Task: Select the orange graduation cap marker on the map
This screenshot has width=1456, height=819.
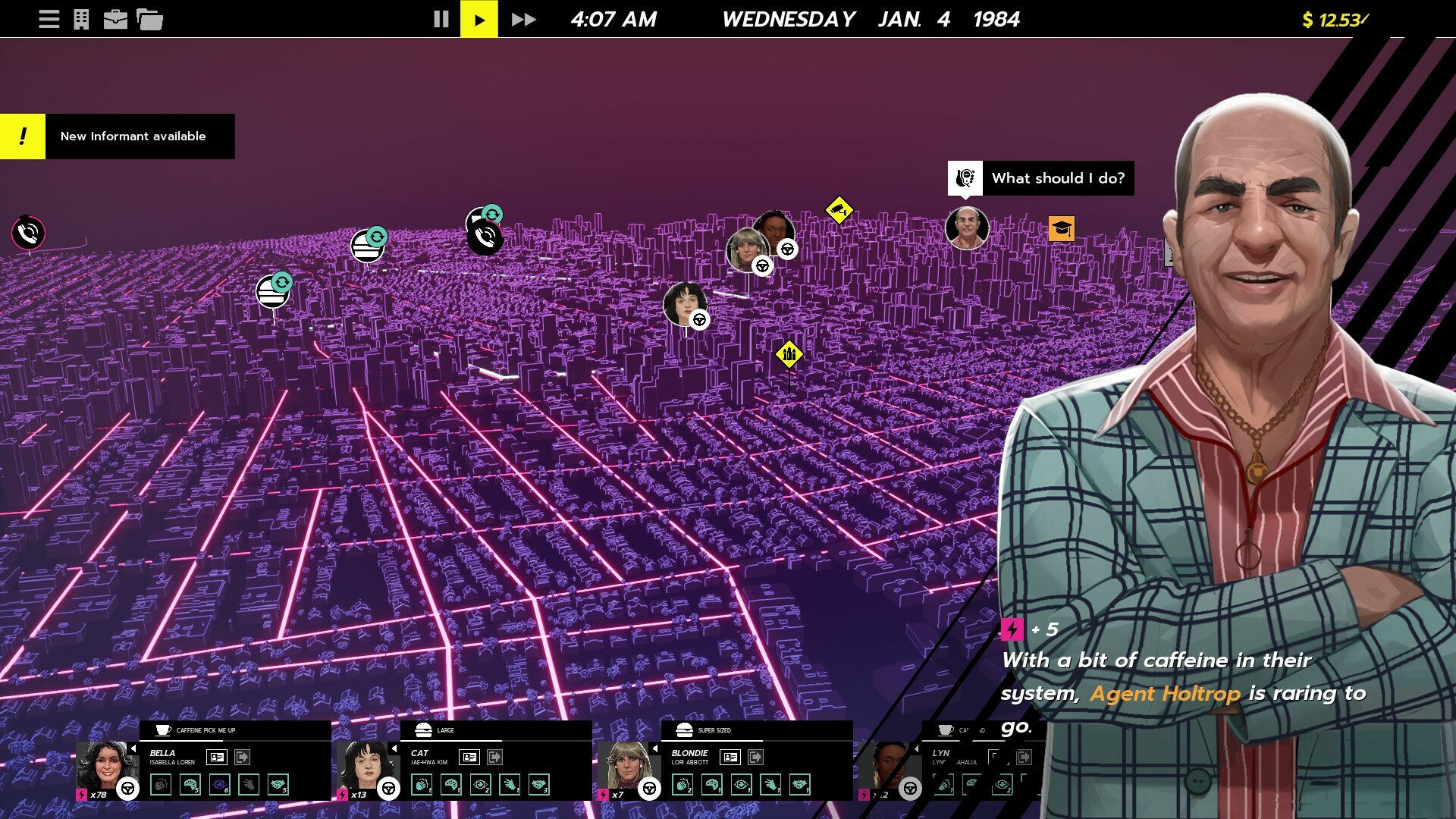Action: pos(1062,228)
